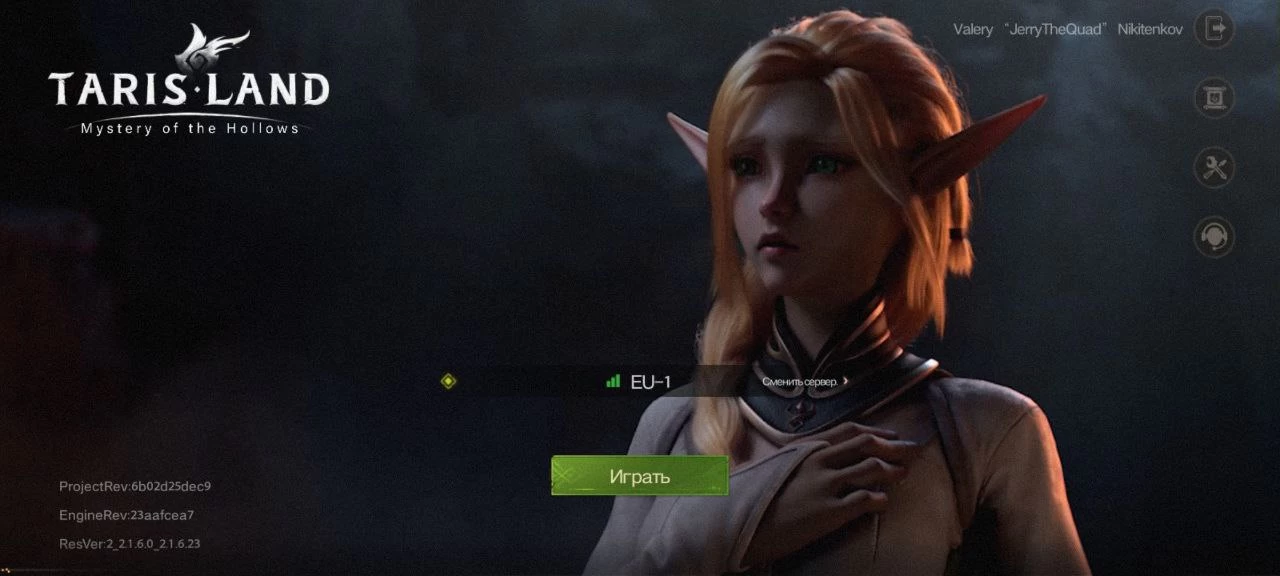
Task: Select the EU-1 server row
Action: (640, 381)
